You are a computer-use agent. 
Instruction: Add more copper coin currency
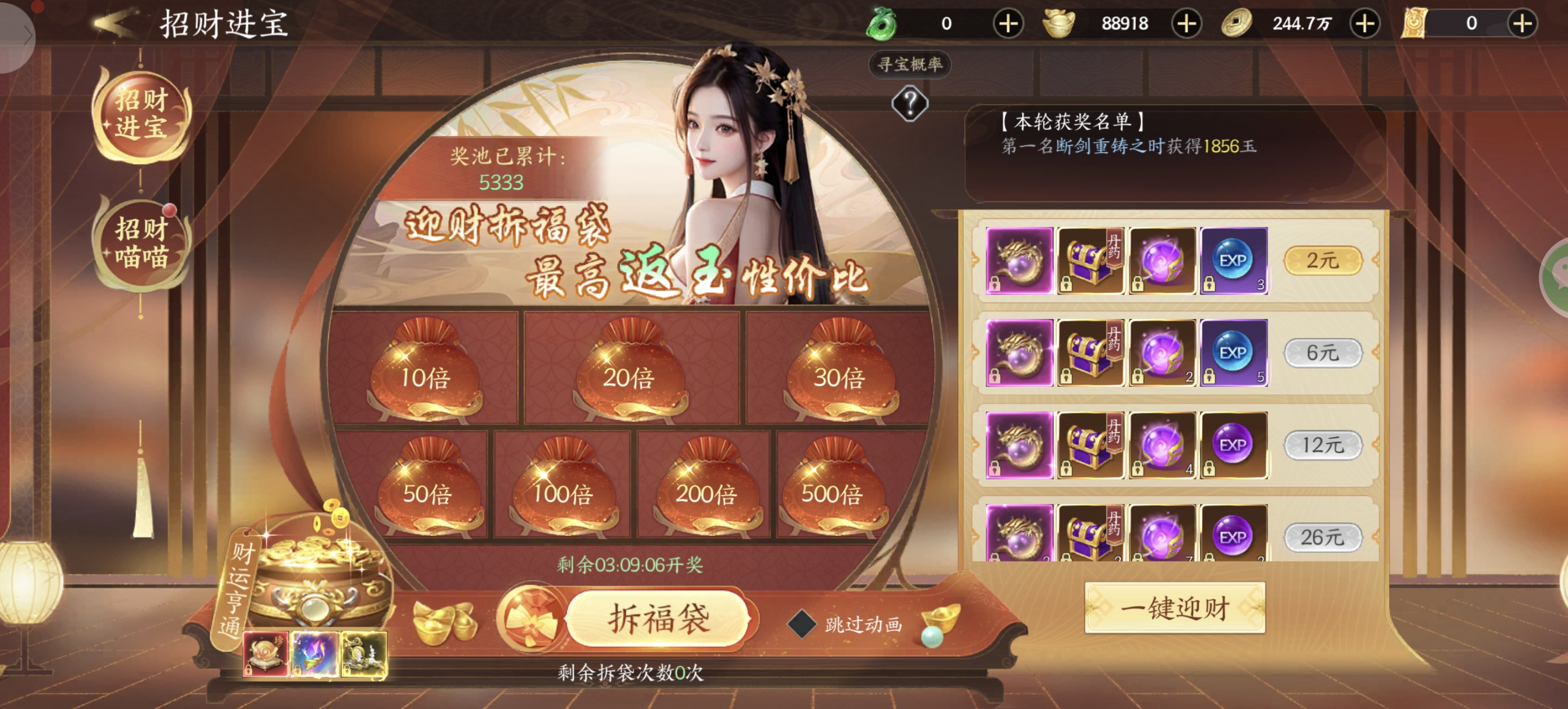coord(1364,24)
